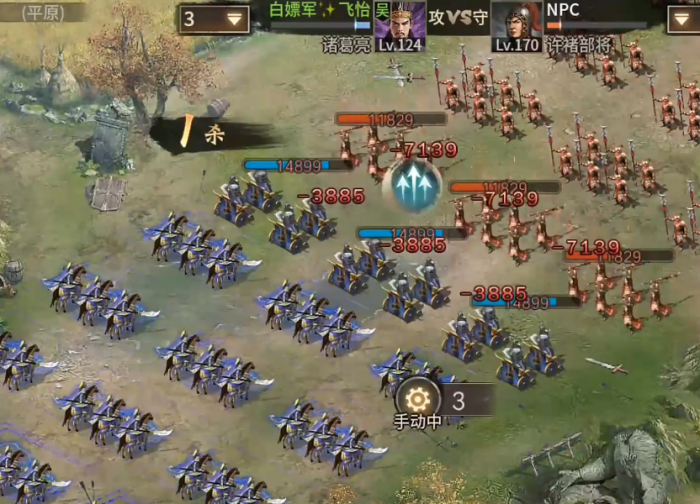Select defender general's Lv.170 portrait
700x504 pixels.
point(517,24)
